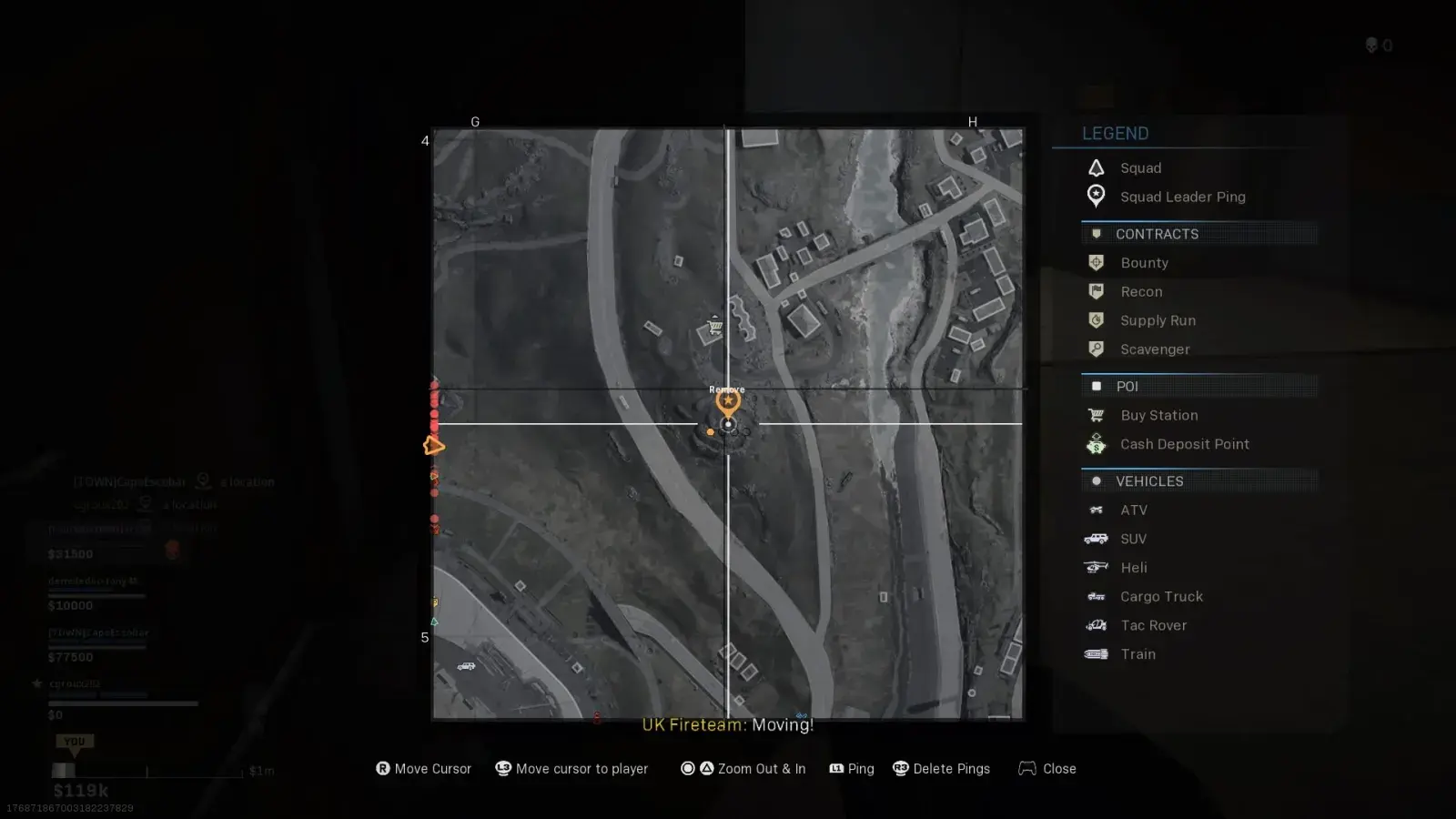Click the SUV icon in the vehicles legend
The height and width of the screenshot is (819, 1456).
point(1097,539)
